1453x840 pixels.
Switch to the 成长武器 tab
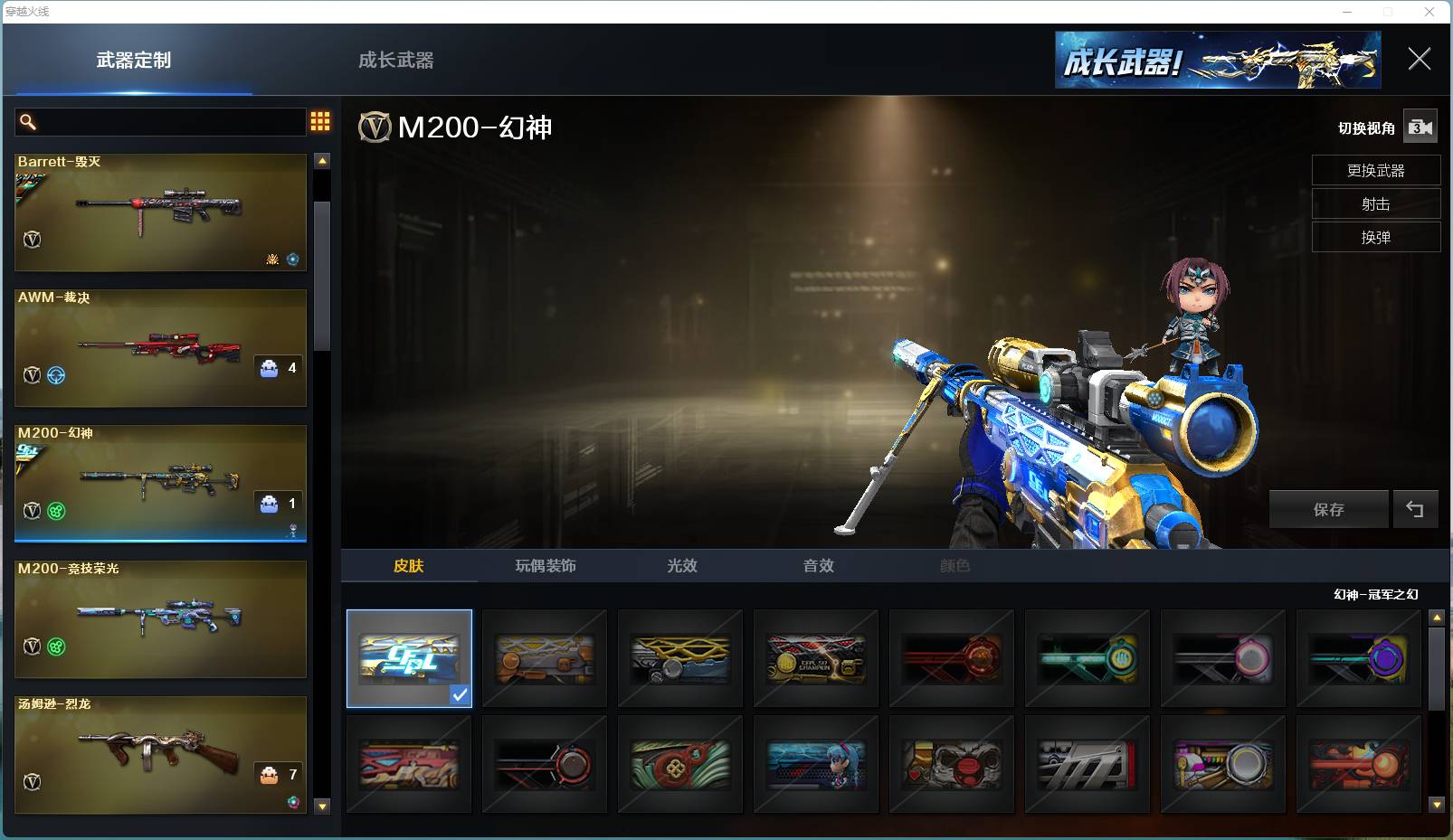[x=395, y=61]
